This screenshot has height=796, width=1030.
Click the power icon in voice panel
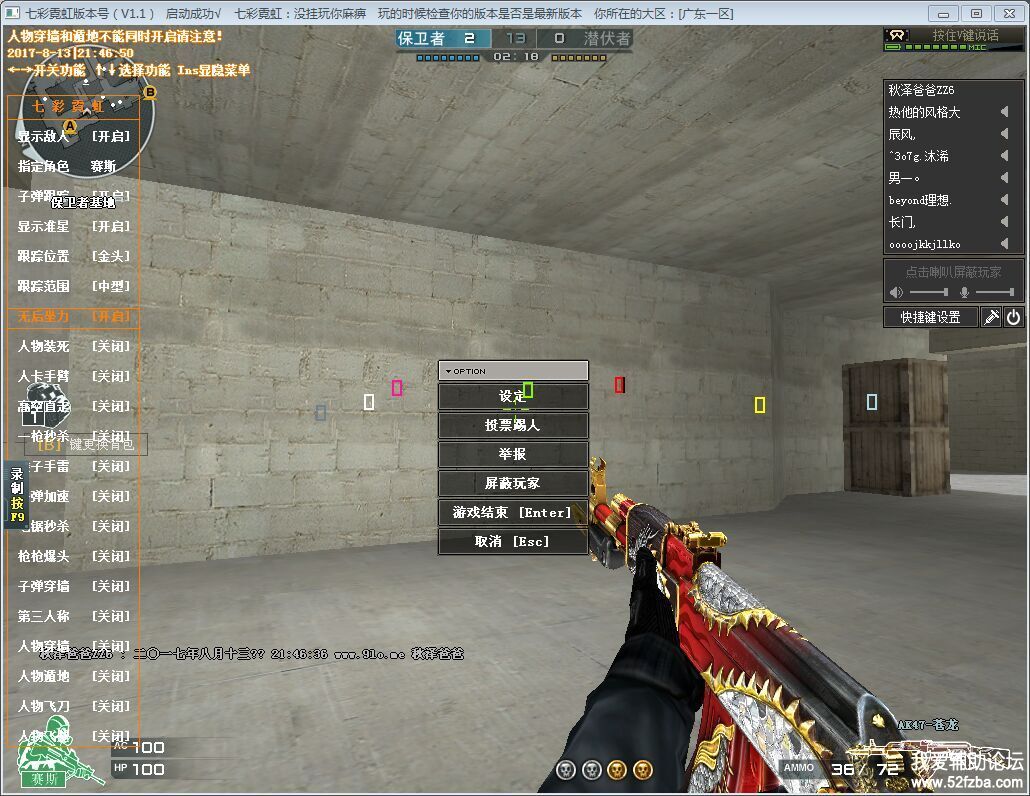(1013, 317)
